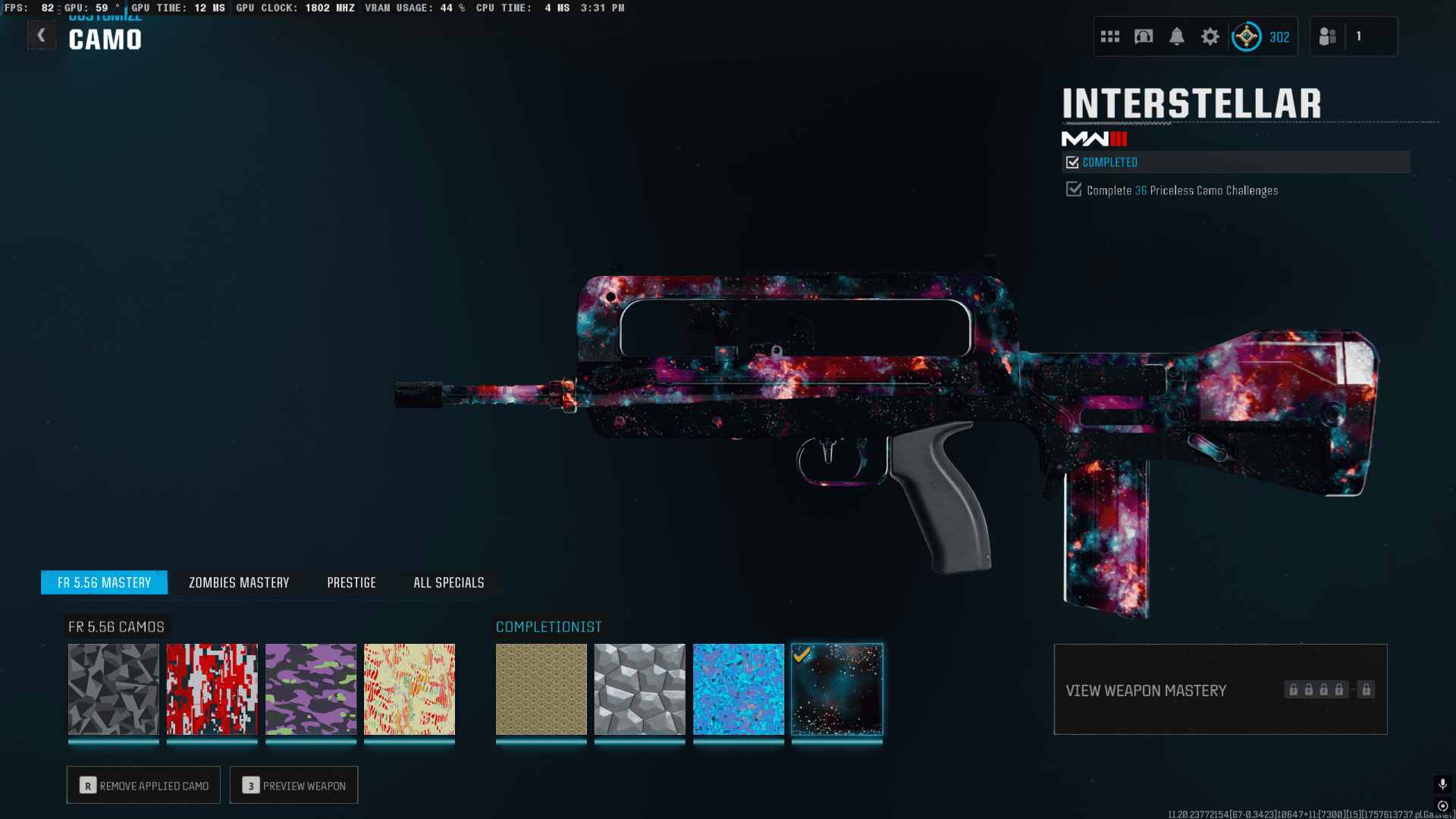1456x819 pixels.
Task: View notifications via the bell icon
Action: [x=1177, y=36]
